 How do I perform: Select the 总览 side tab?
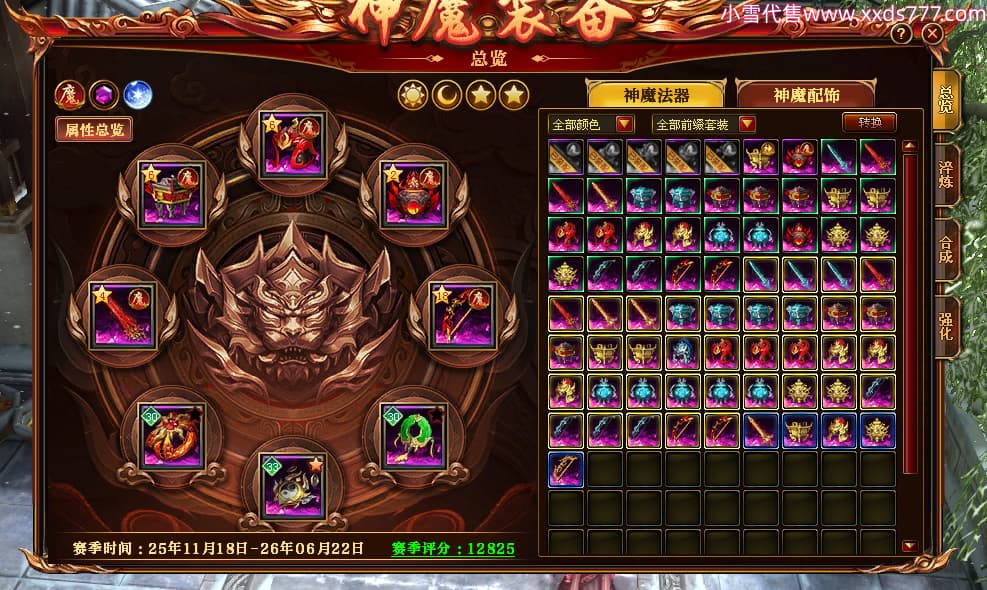(946, 100)
